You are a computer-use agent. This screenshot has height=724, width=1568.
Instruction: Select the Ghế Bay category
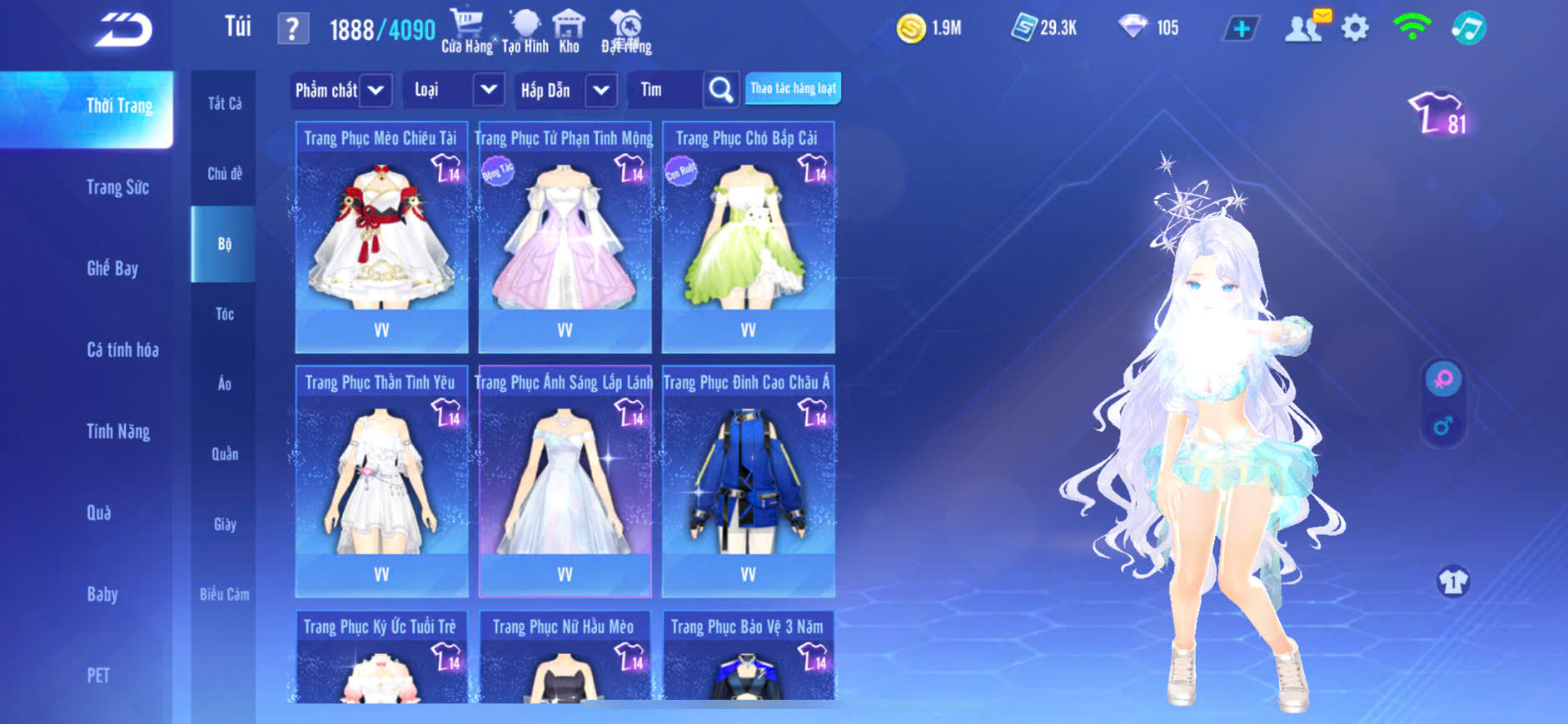click(112, 268)
